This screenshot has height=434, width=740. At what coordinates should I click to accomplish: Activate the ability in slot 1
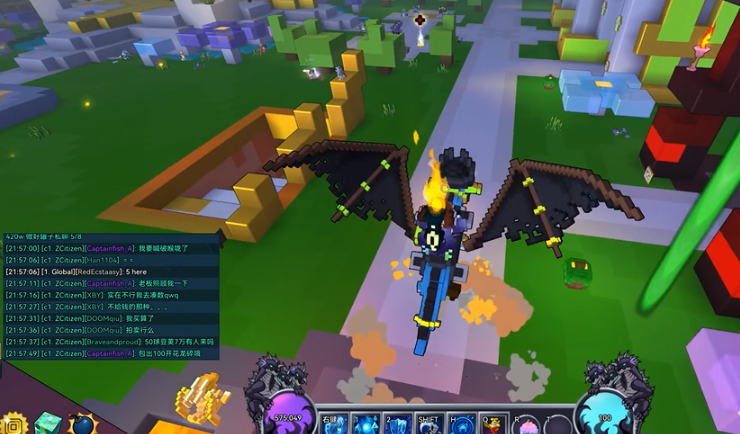tap(364, 424)
